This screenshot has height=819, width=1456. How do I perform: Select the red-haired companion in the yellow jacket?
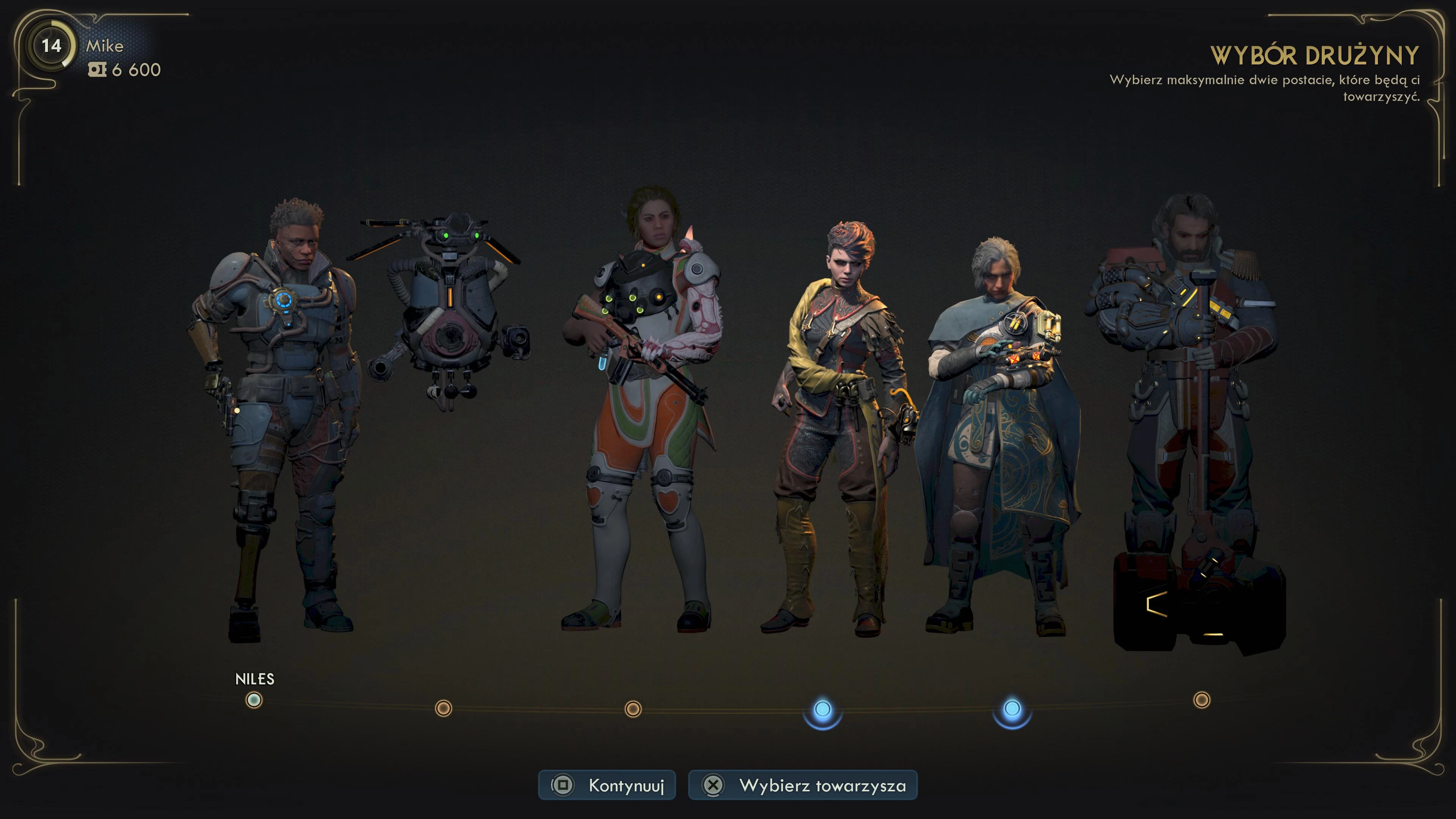pyautogui.click(x=836, y=430)
